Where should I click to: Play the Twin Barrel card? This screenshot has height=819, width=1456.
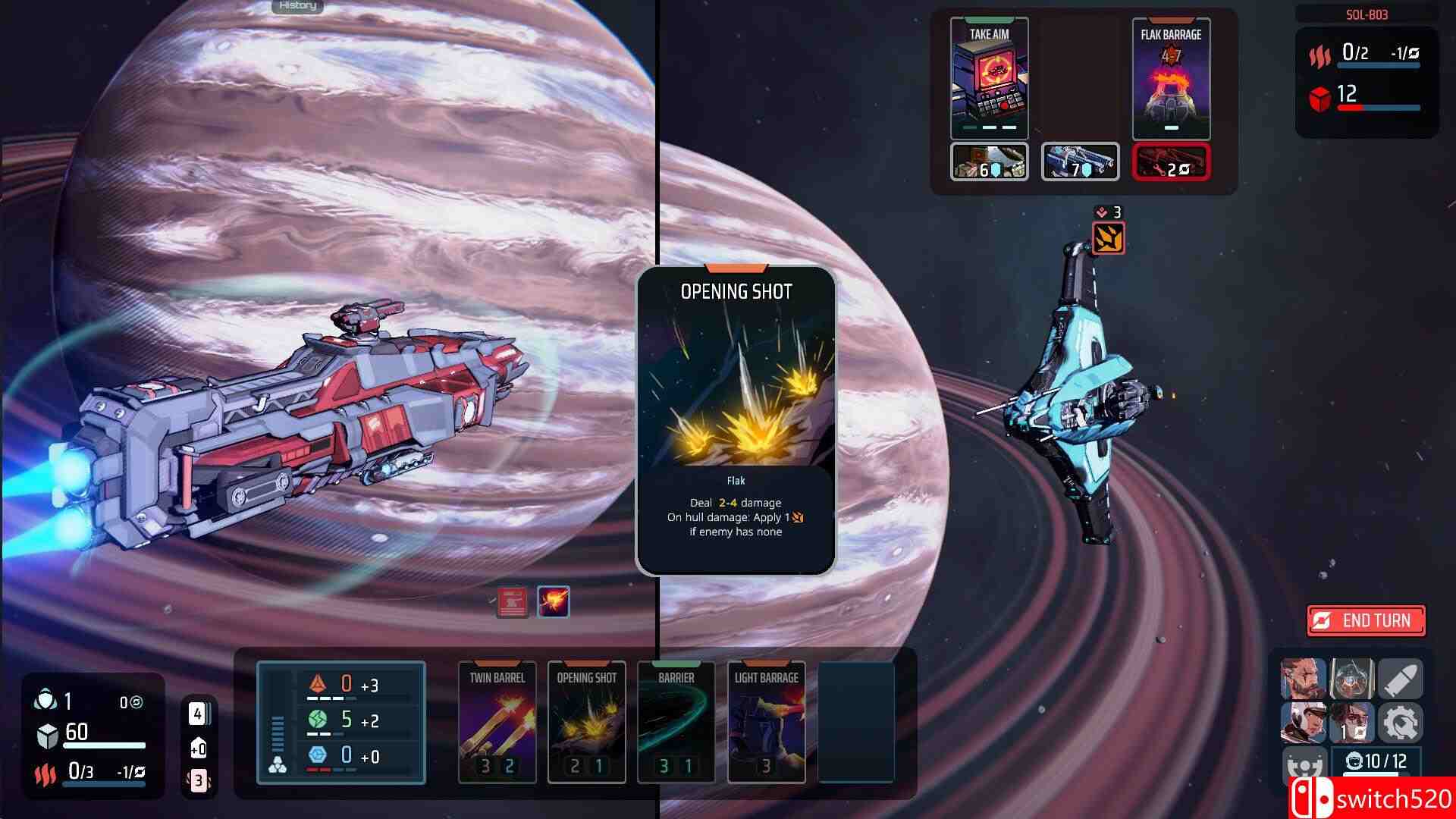click(x=495, y=720)
